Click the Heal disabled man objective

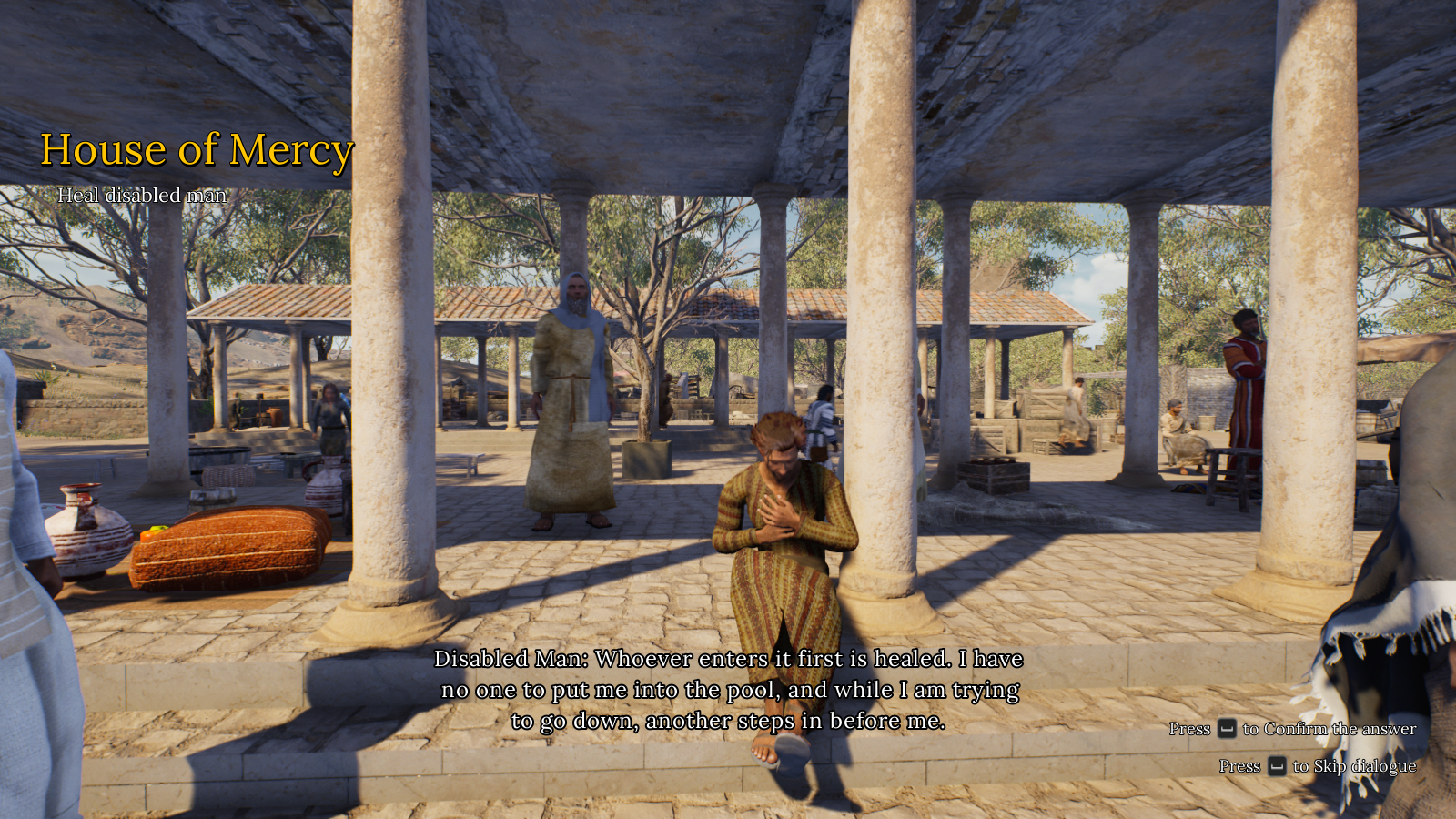pos(142,195)
